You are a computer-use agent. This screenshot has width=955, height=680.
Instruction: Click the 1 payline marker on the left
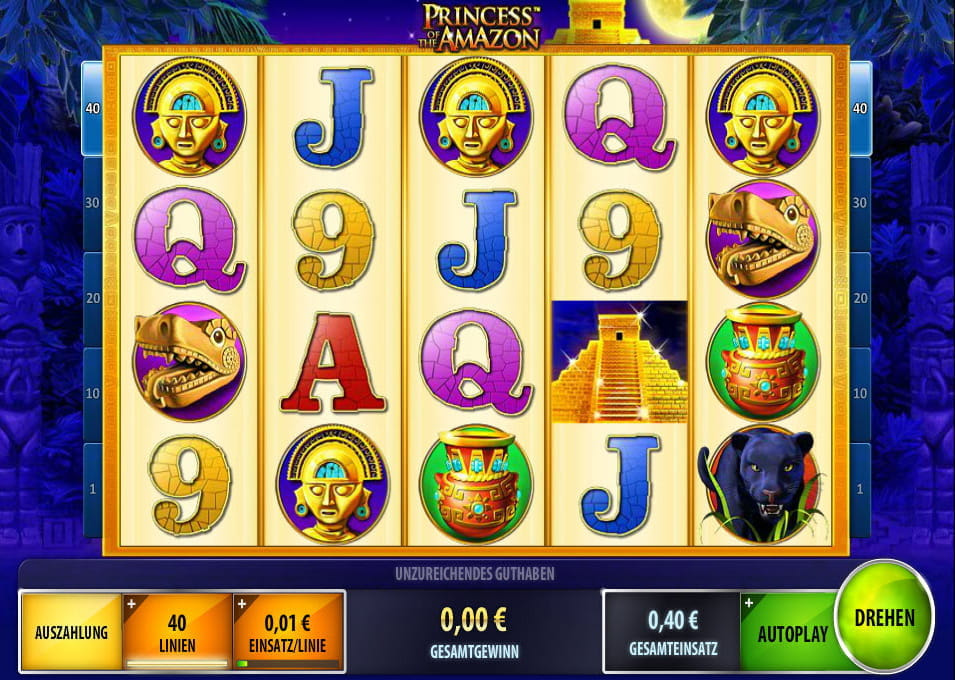[x=92, y=489]
